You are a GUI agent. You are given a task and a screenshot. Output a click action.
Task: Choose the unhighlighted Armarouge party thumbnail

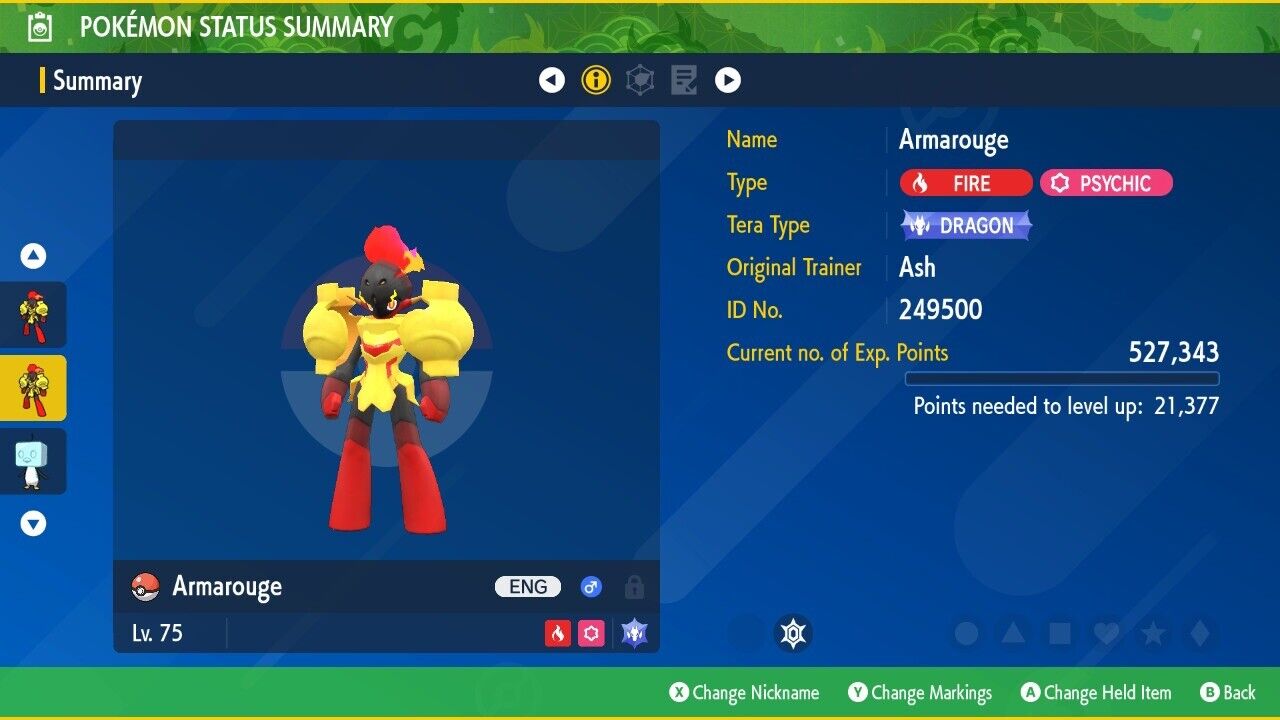click(33, 315)
